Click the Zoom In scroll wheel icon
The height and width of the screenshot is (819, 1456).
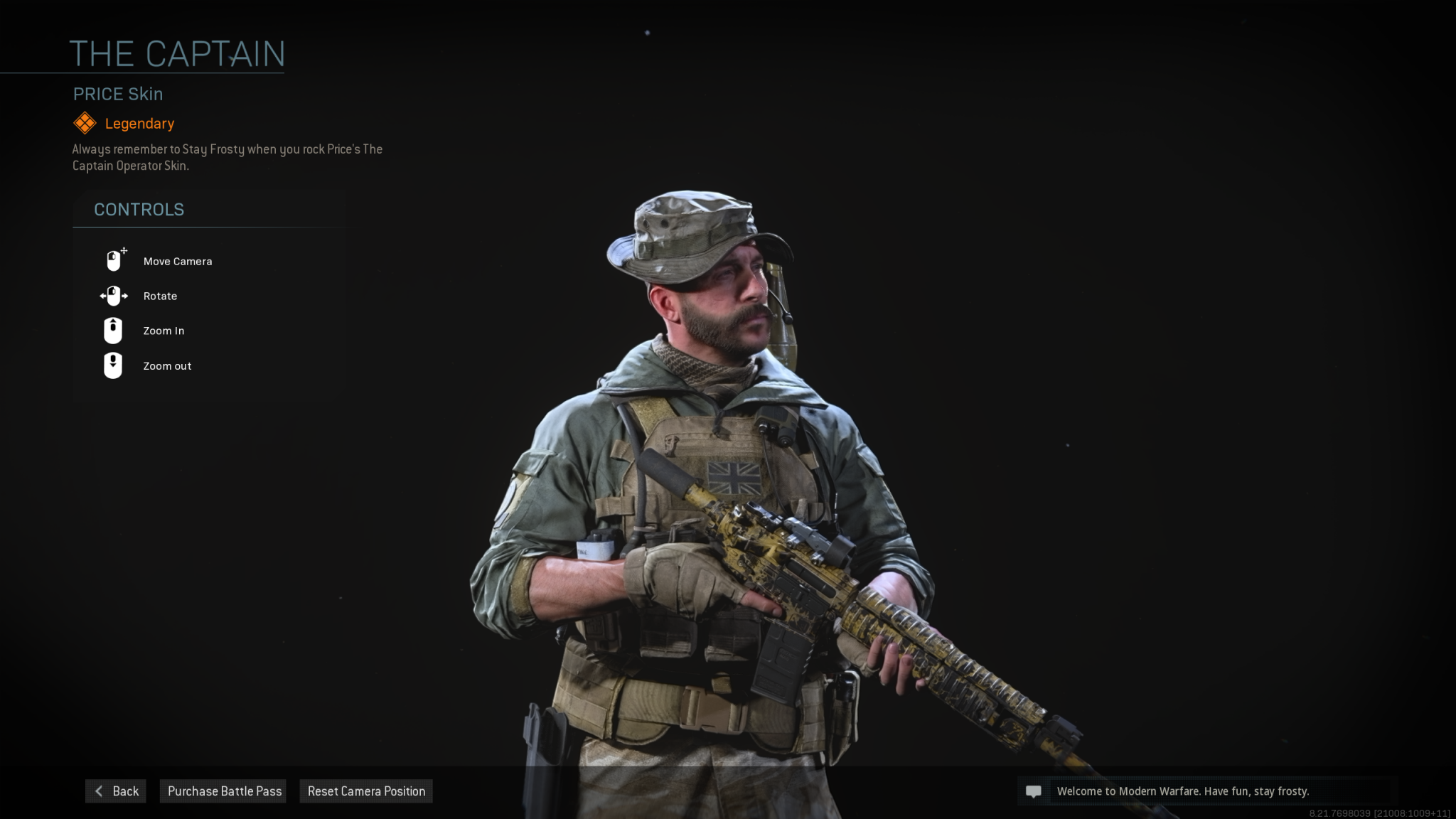(114, 330)
